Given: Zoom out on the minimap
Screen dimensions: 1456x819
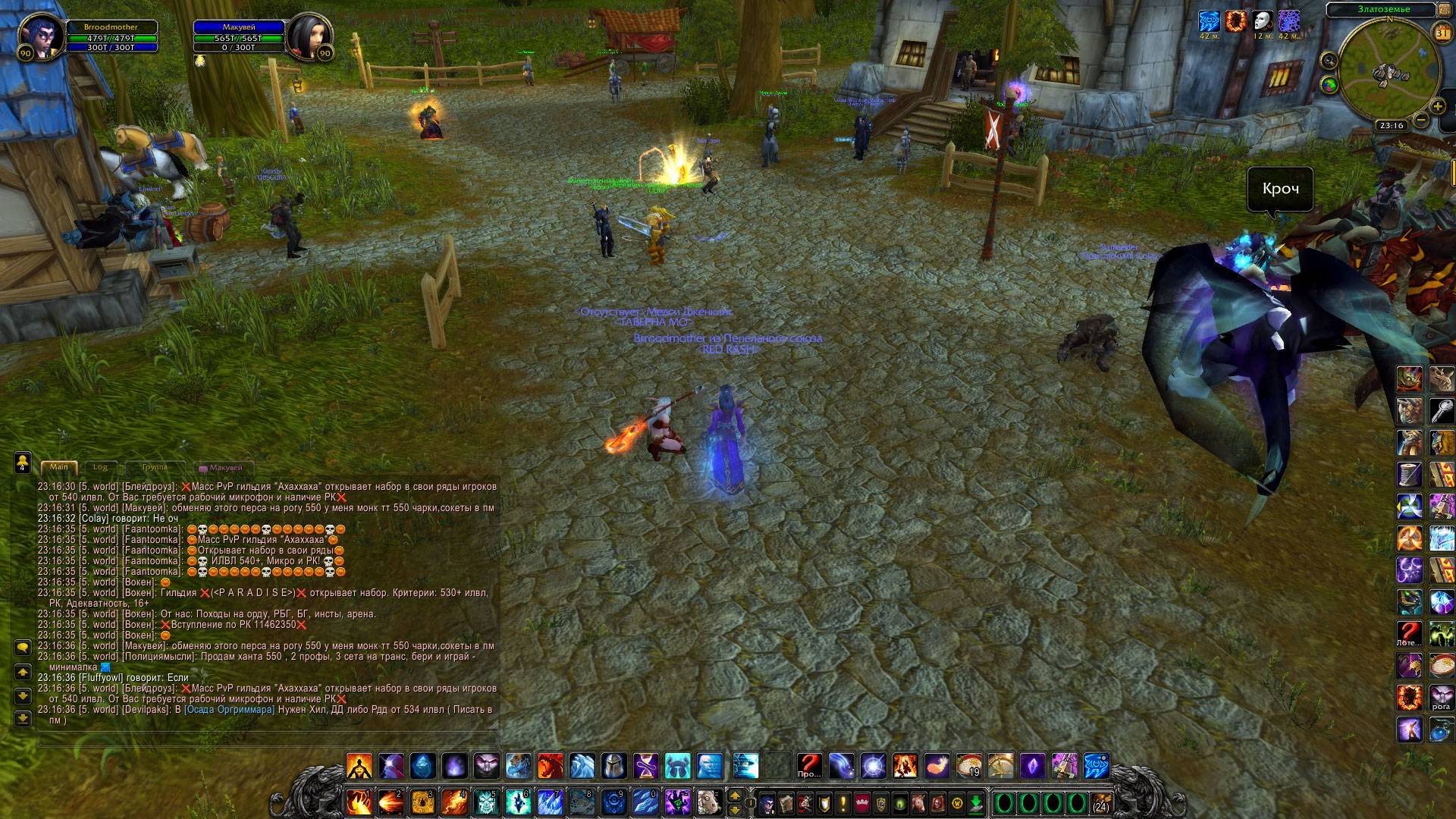Looking at the screenshot, I should [1421, 120].
